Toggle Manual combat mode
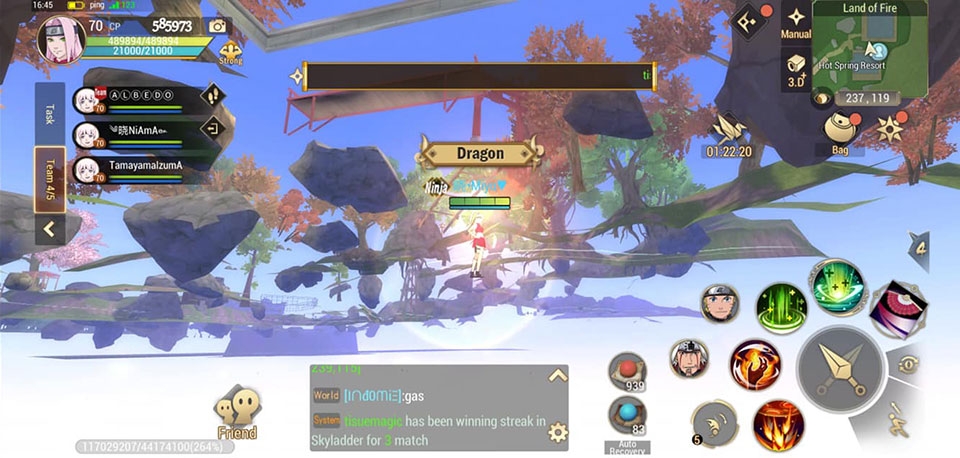960x458 pixels. coord(796,22)
